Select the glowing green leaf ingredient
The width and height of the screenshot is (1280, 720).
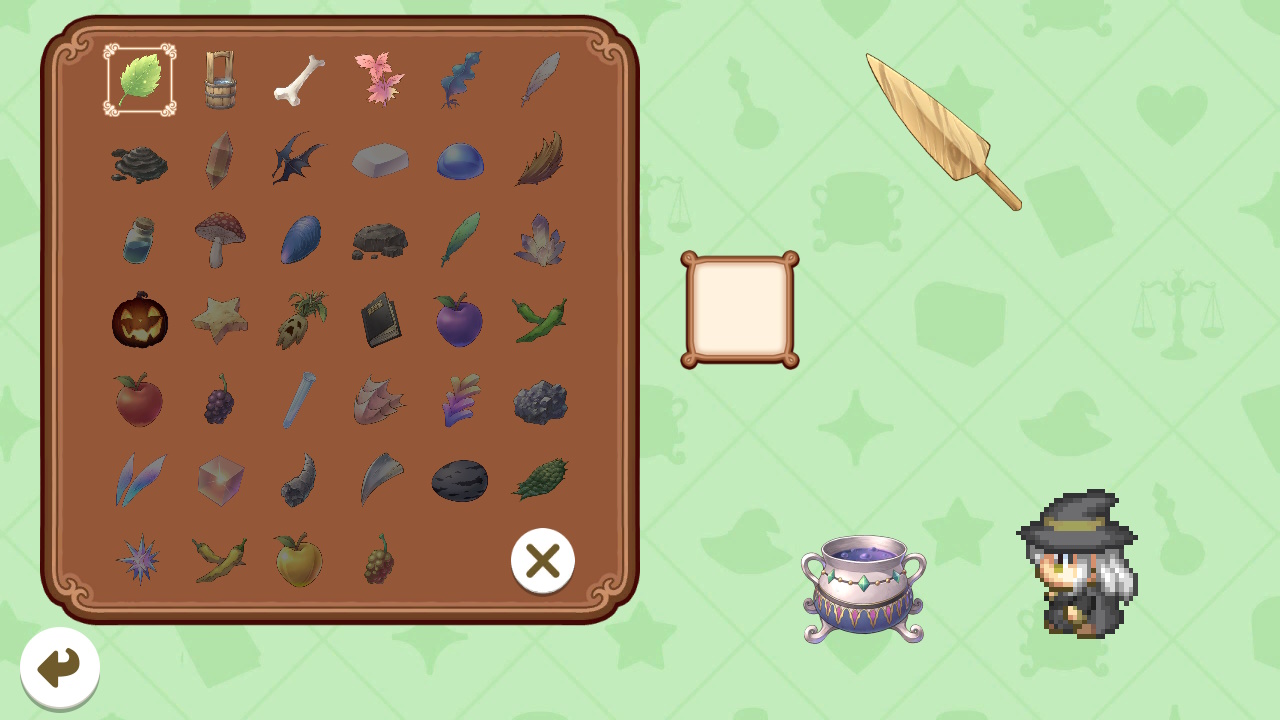tap(139, 80)
